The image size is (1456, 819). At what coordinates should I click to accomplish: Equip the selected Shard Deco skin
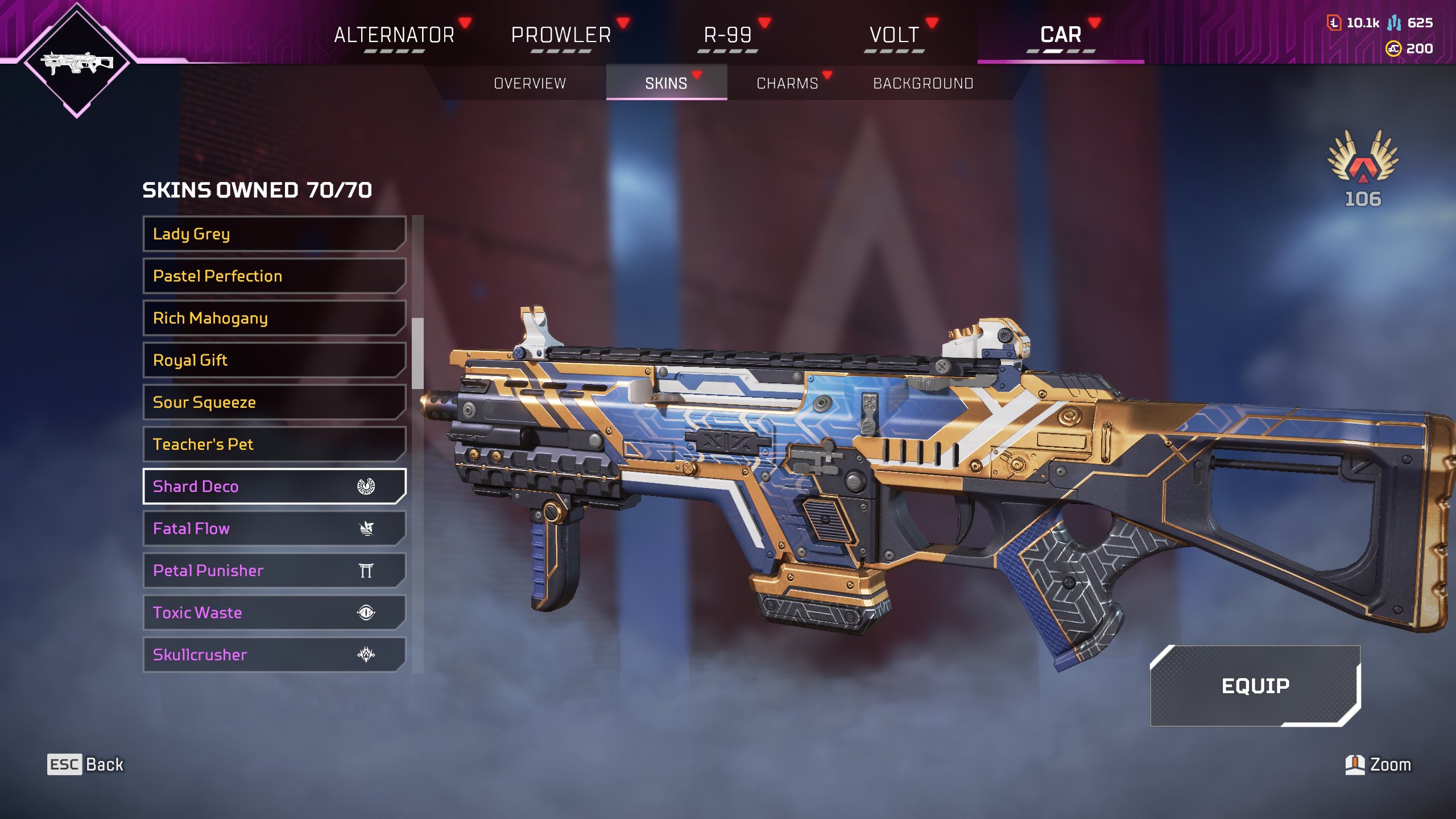(1255, 686)
